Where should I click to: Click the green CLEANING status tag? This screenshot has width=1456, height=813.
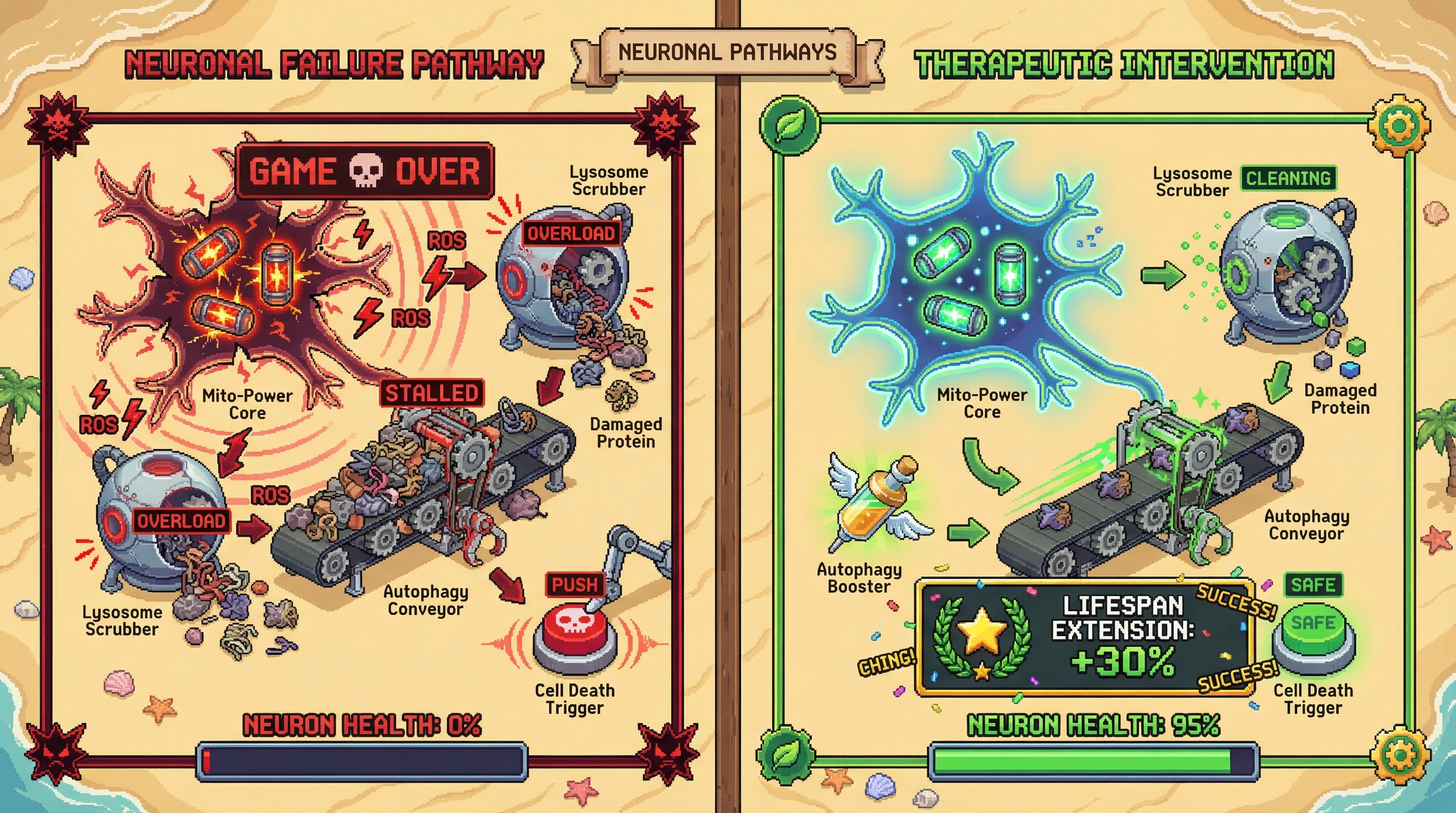1288,179
